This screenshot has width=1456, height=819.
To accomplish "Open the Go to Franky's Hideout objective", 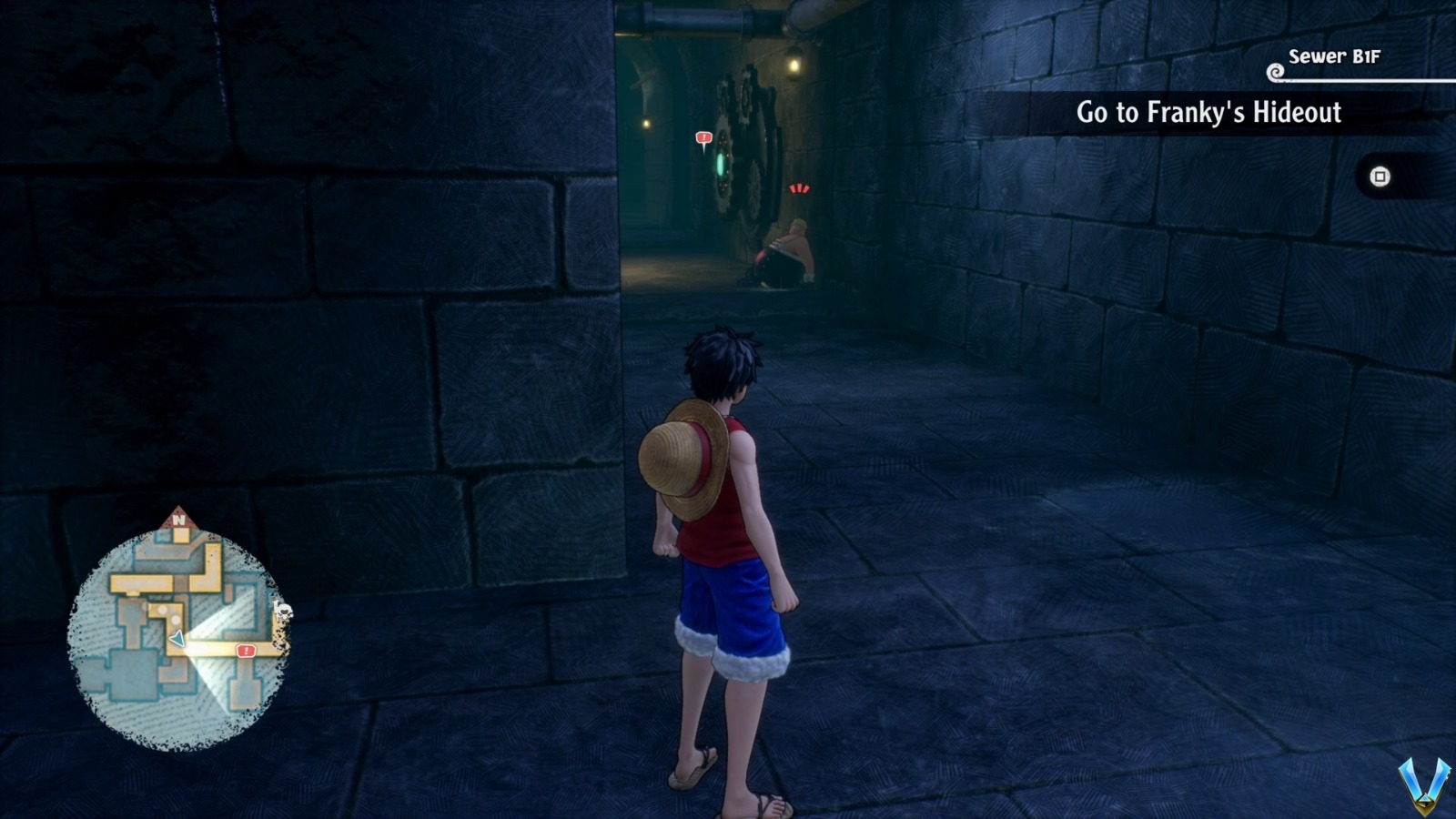I will (1208, 113).
